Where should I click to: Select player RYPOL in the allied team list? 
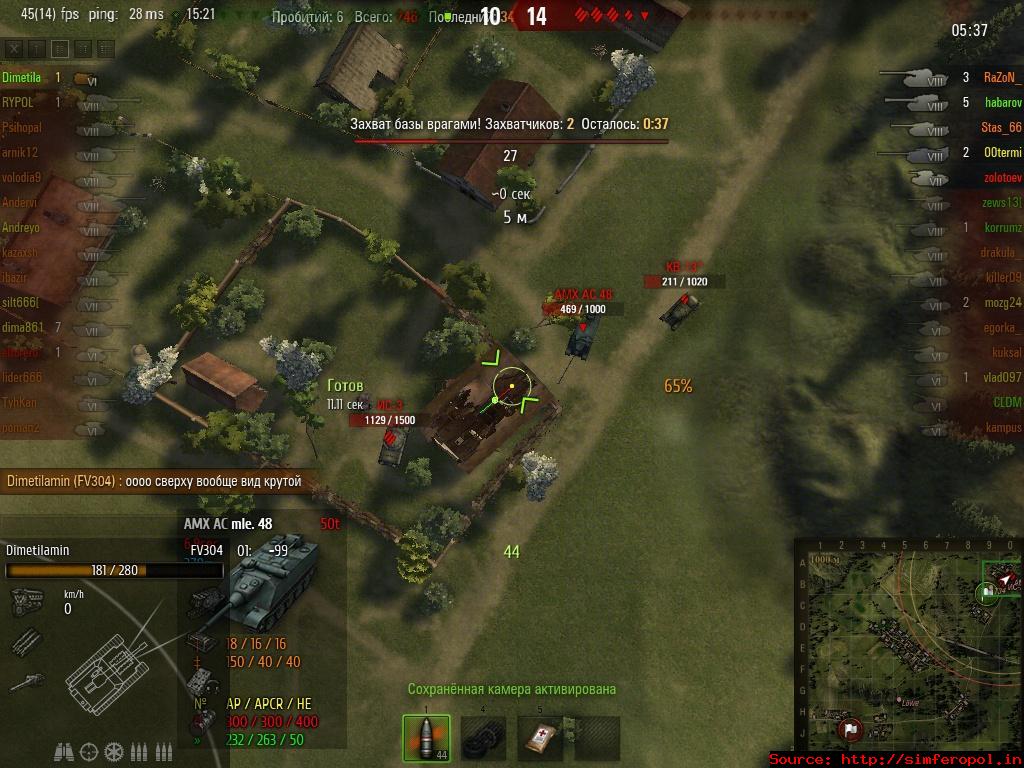tap(19, 102)
